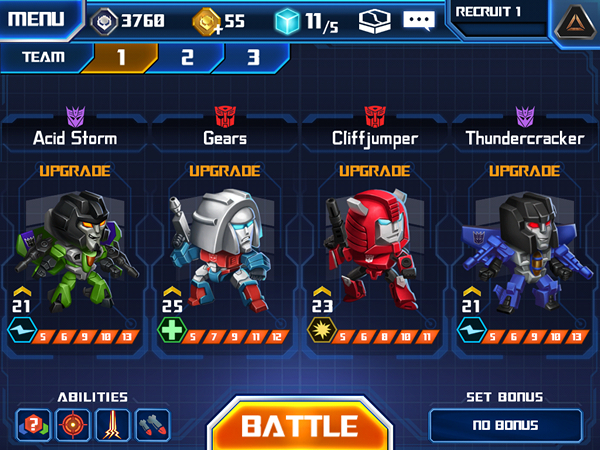Upgrade Thundercracker
This screenshot has width=600, height=450.
(524, 171)
